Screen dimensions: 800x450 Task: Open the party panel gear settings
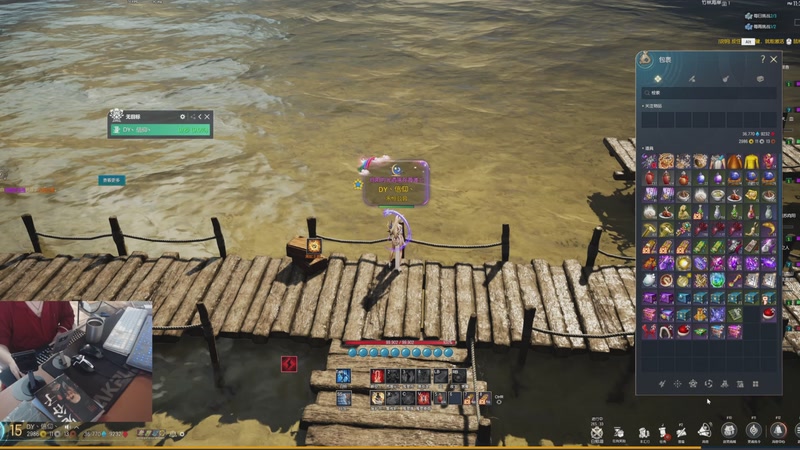coord(182,116)
